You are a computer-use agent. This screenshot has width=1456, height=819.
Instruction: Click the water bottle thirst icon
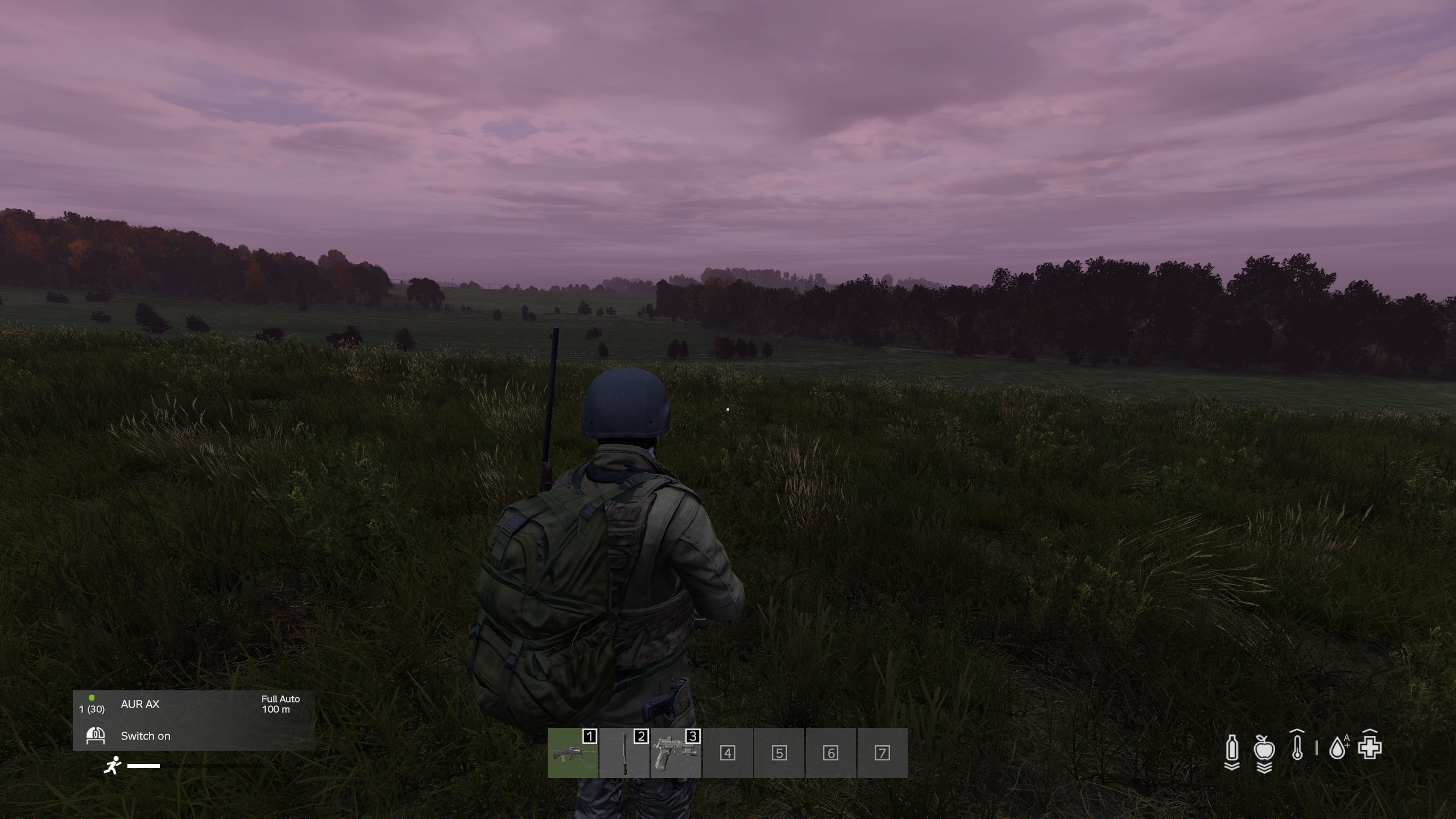tap(1231, 750)
